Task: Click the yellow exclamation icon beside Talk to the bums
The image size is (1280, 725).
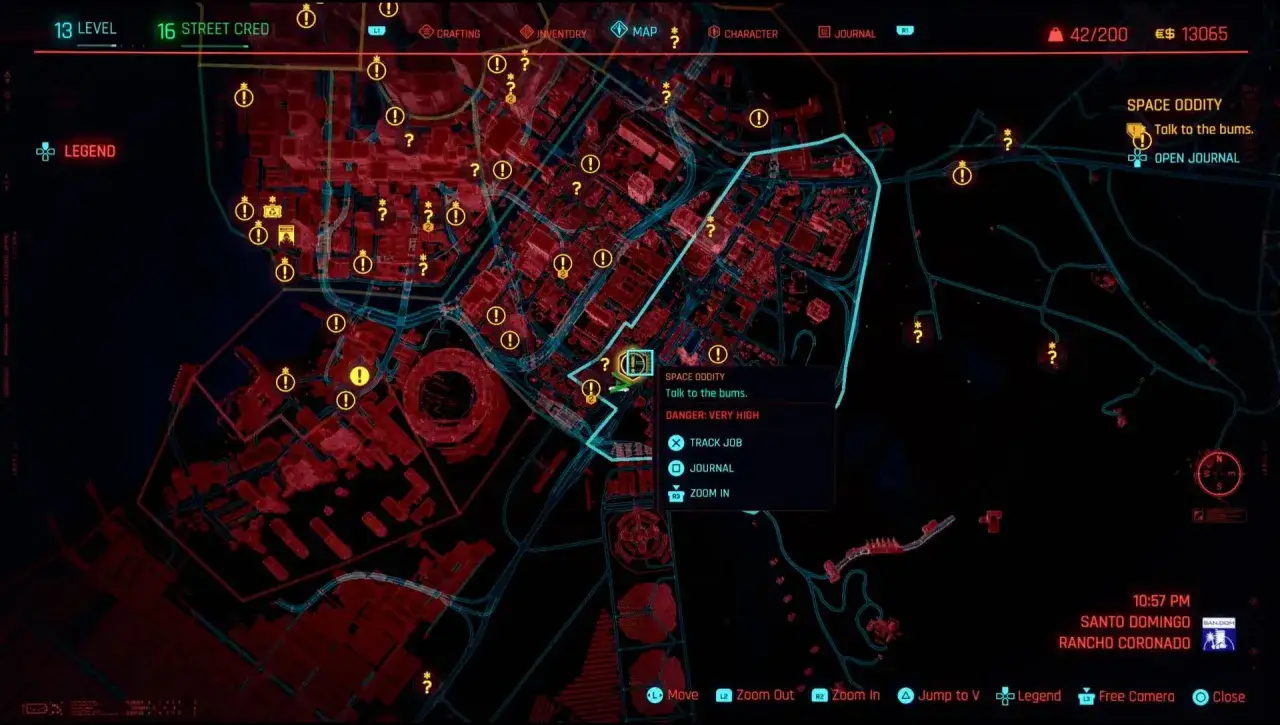Action: [1141, 140]
